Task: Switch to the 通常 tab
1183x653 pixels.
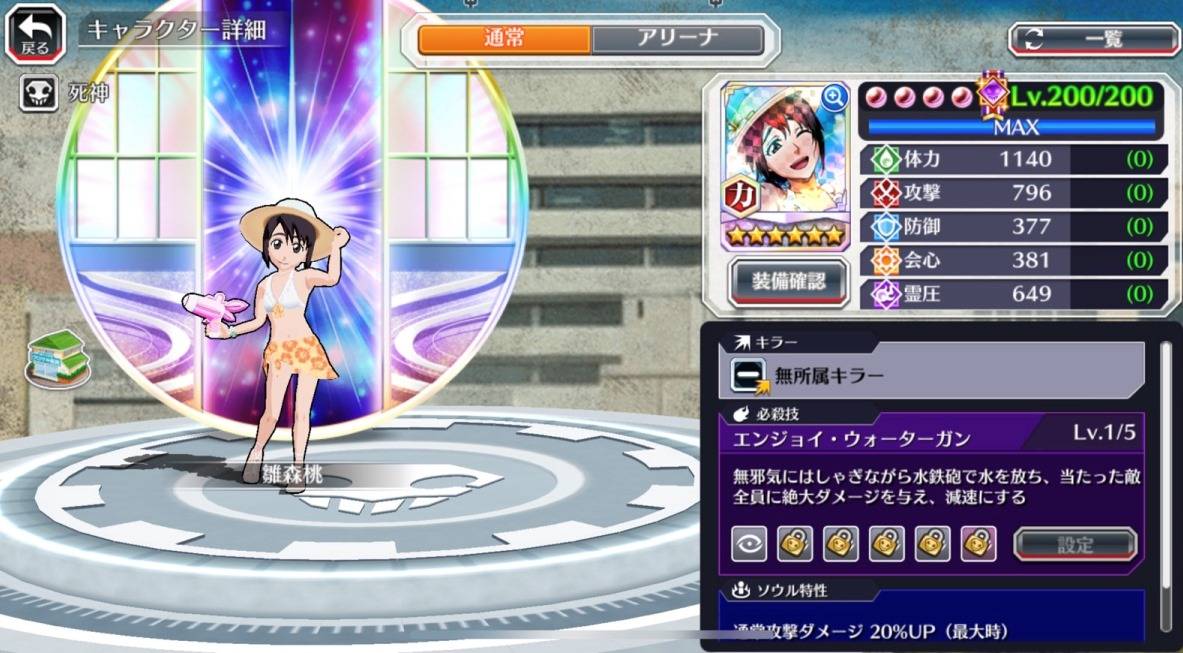Action: coord(504,39)
